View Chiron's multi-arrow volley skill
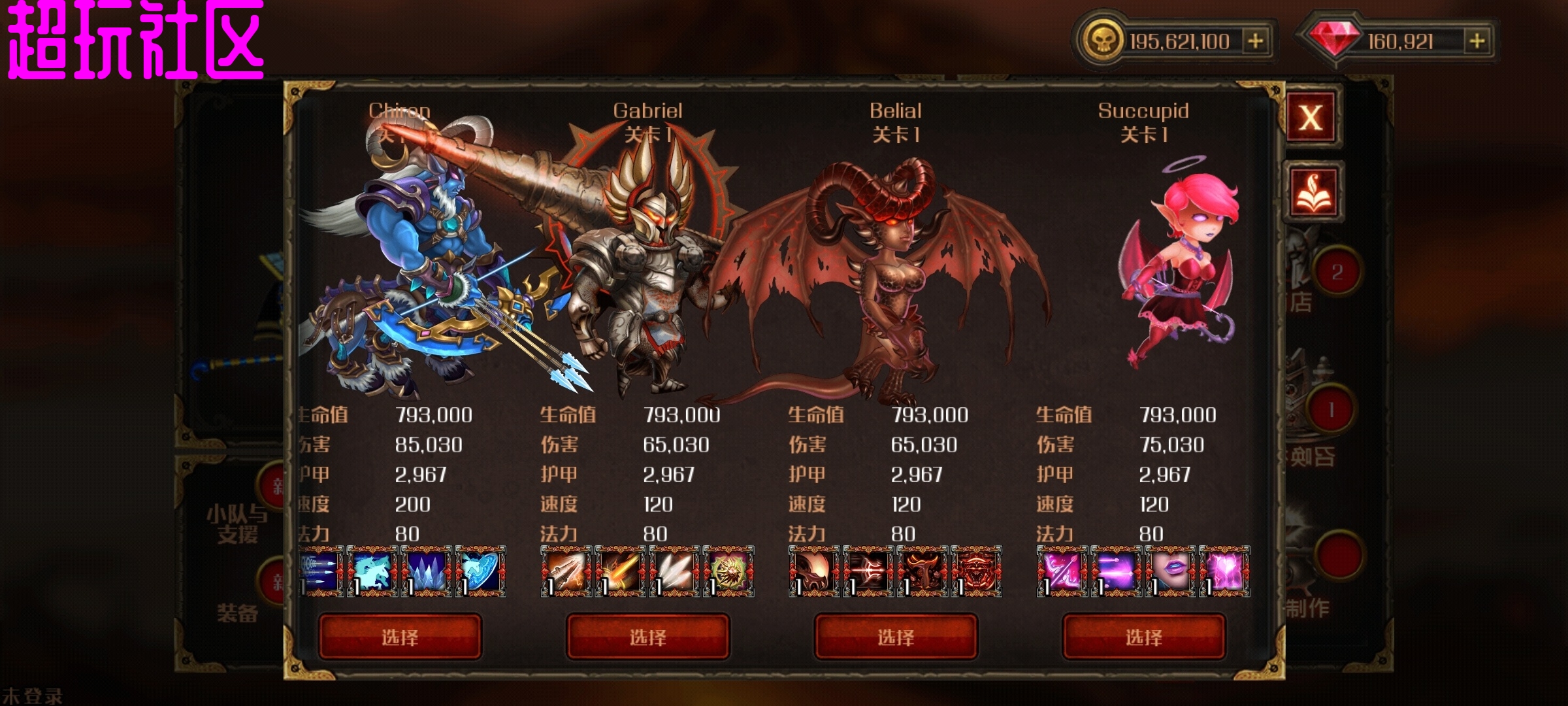1568x706 pixels. click(321, 571)
